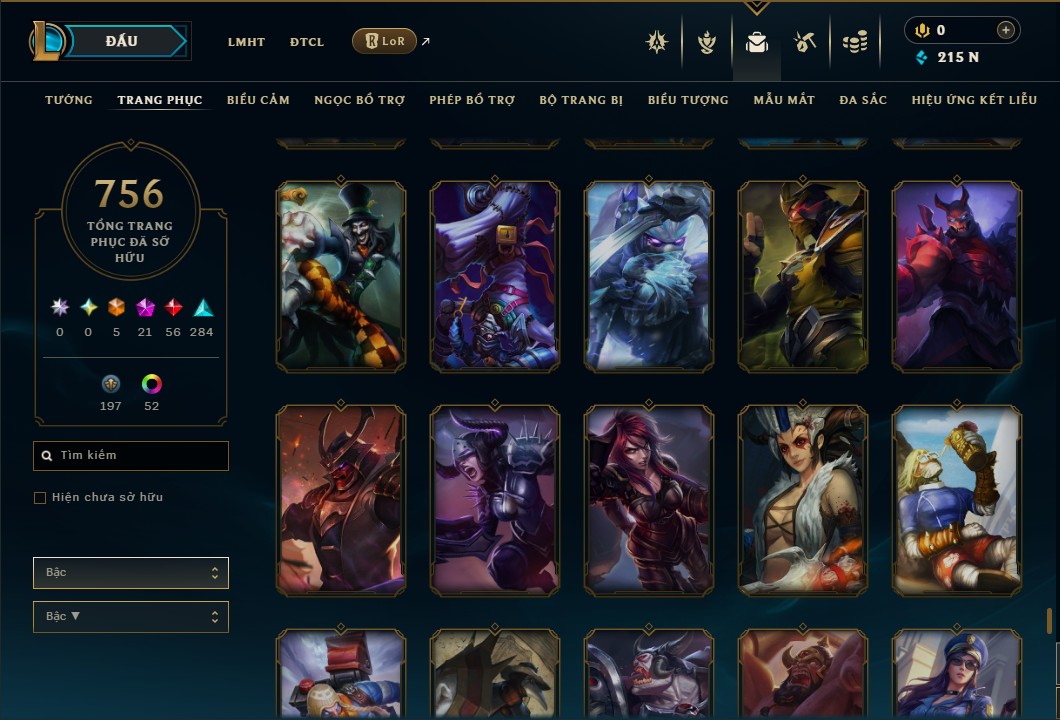Open the loot hammer icon
1060x720 pixels.
coord(805,42)
